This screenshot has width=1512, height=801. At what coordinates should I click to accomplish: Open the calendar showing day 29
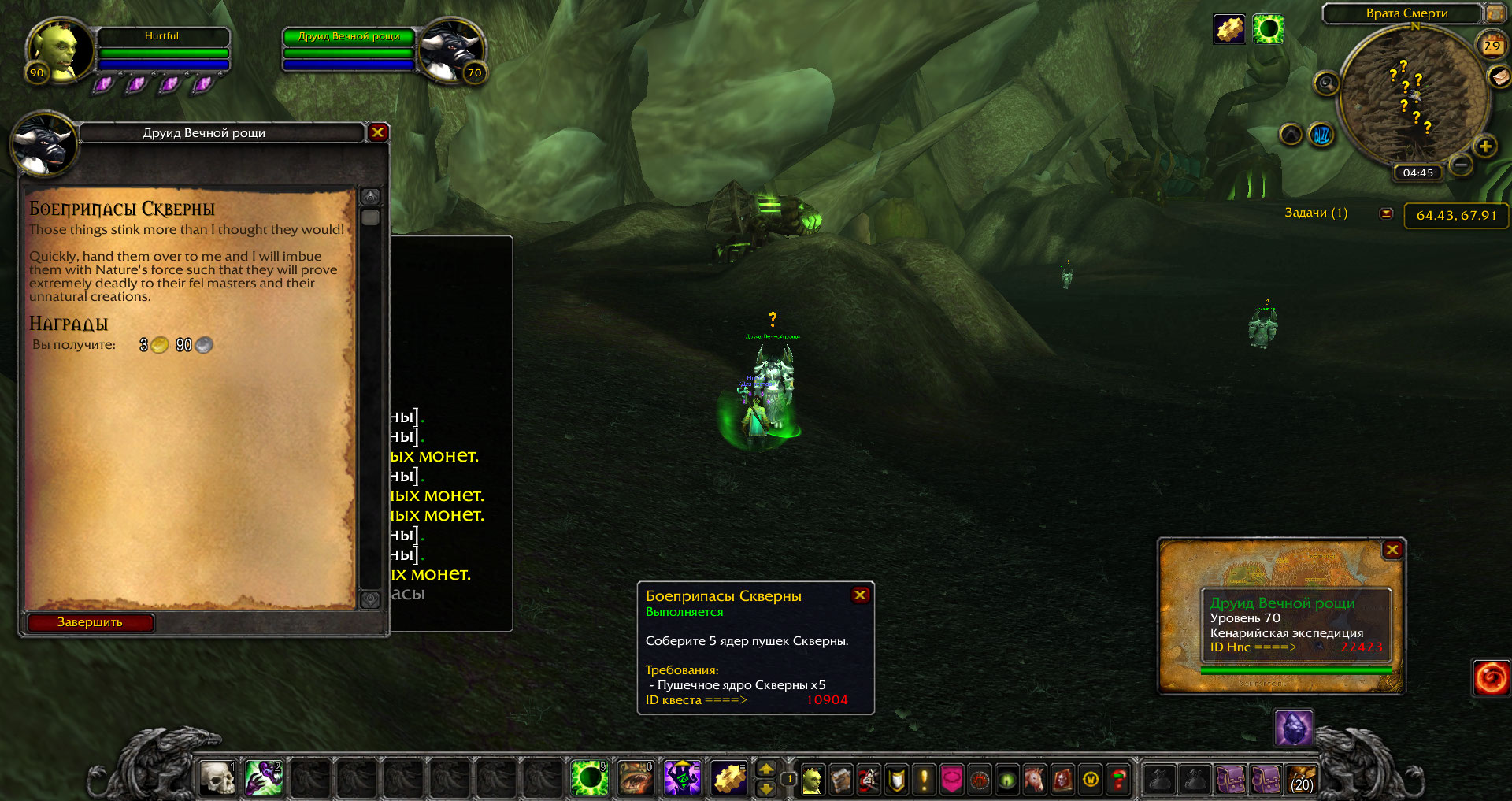[x=1492, y=46]
